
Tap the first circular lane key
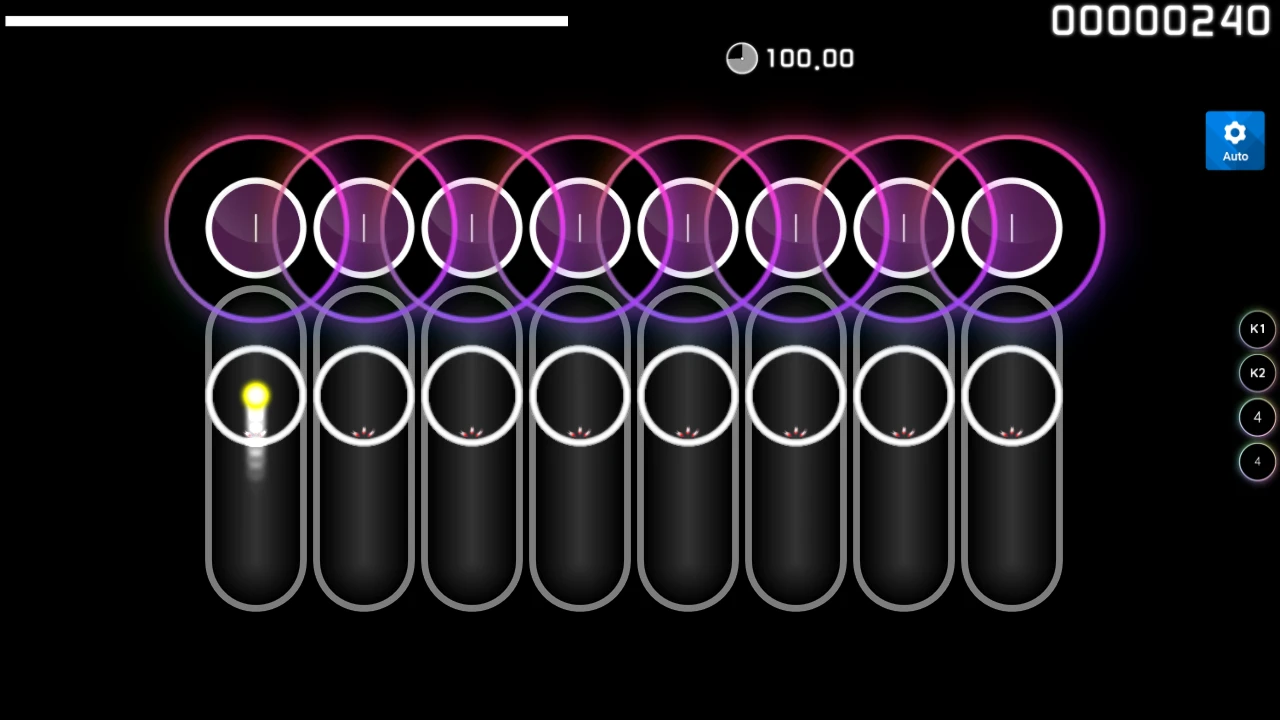[x=255, y=395]
